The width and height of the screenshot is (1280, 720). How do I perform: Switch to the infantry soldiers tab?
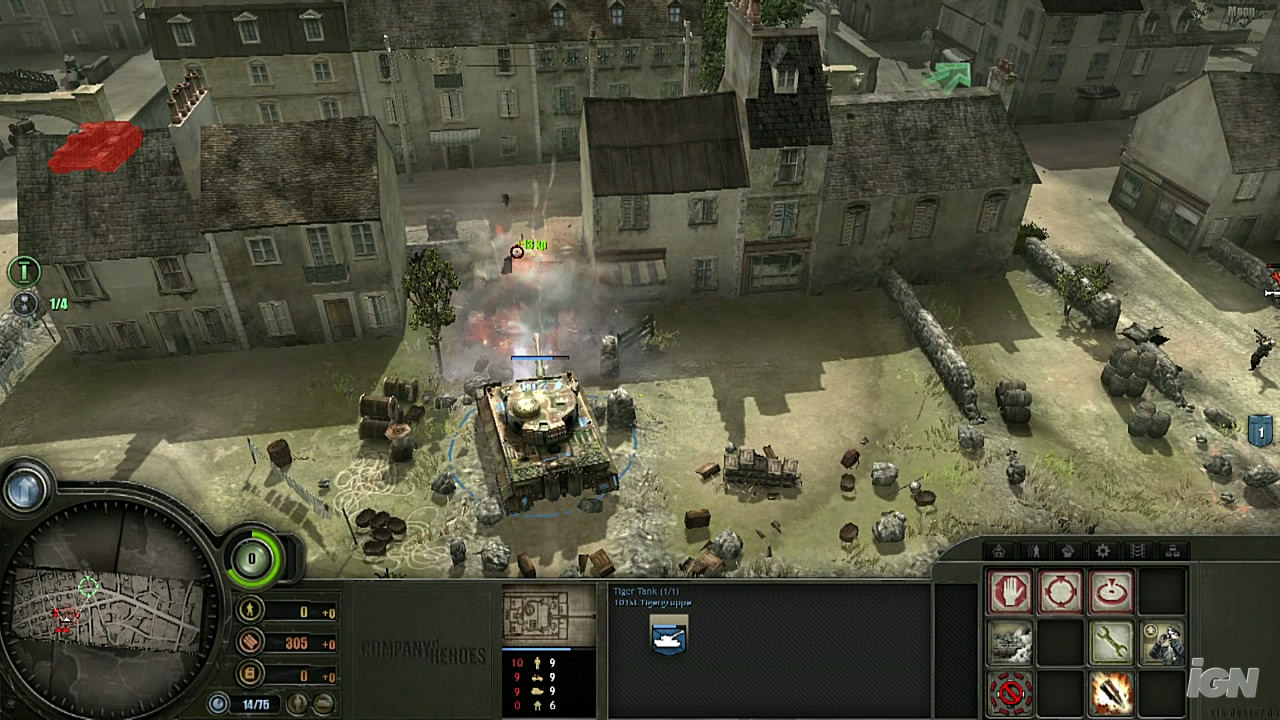point(1033,551)
